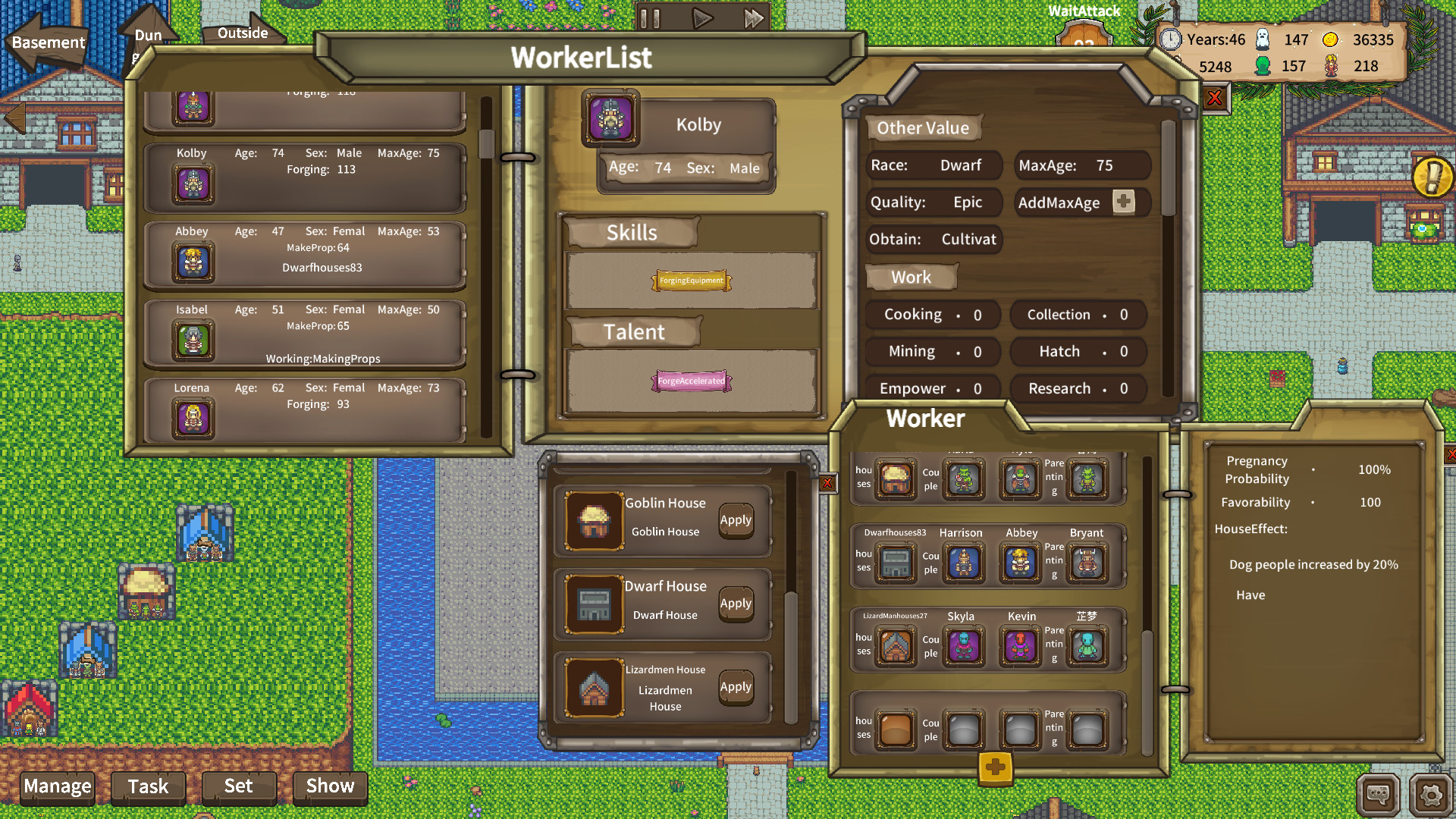The height and width of the screenshot is (819, 1456).
Task: Apply the Goblin House
Action: (736, 520)
